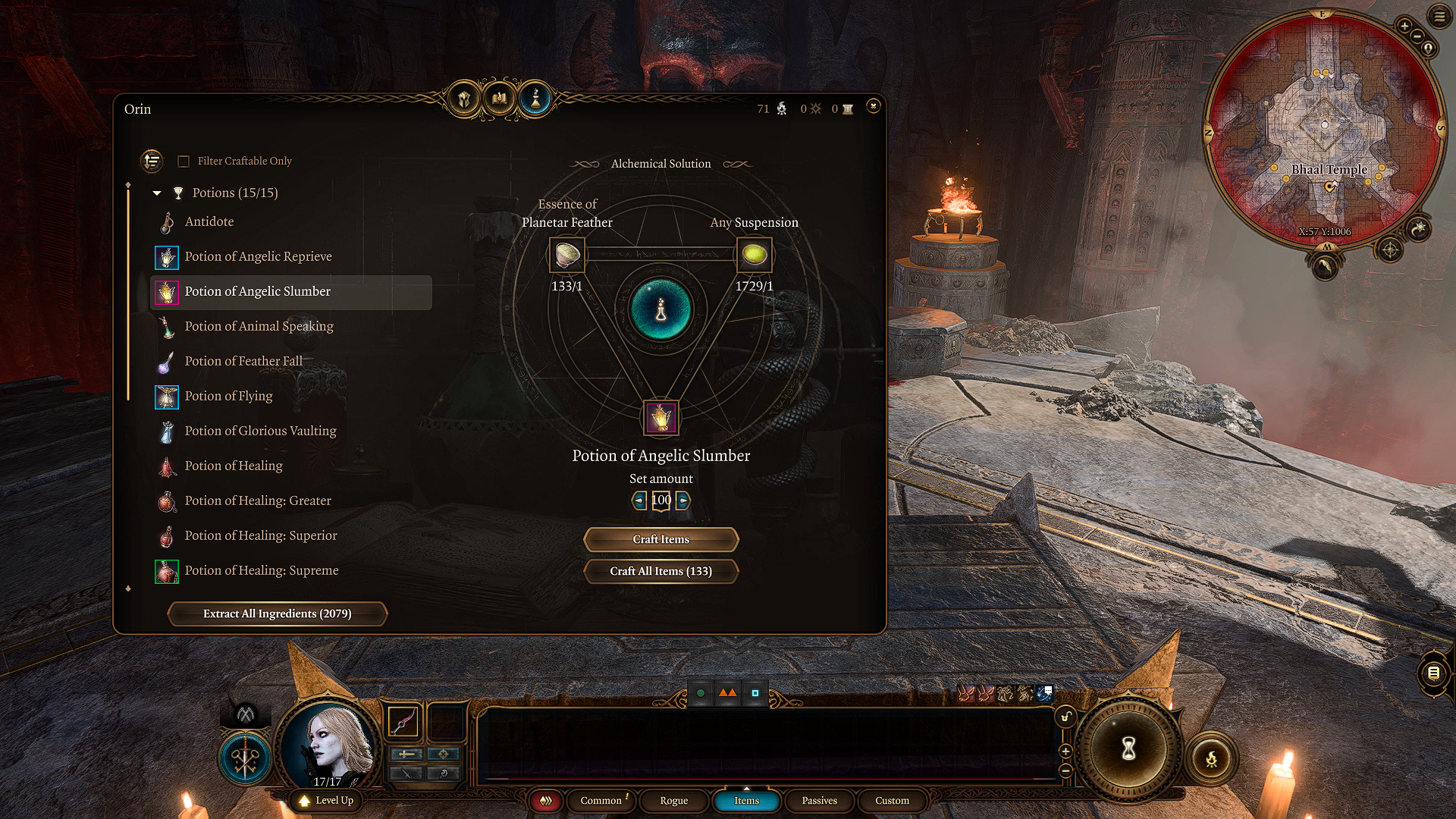Increase the craft amount with right arrow
The image size is (1456, 819).
click(683, 500)
